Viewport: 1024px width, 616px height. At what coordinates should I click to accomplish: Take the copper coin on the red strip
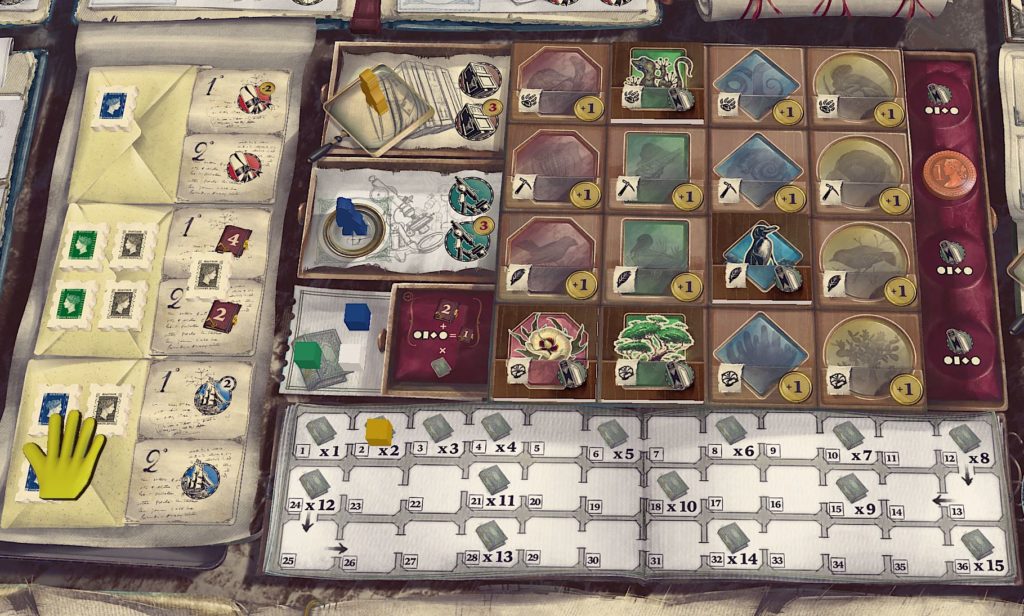(944, 172)
